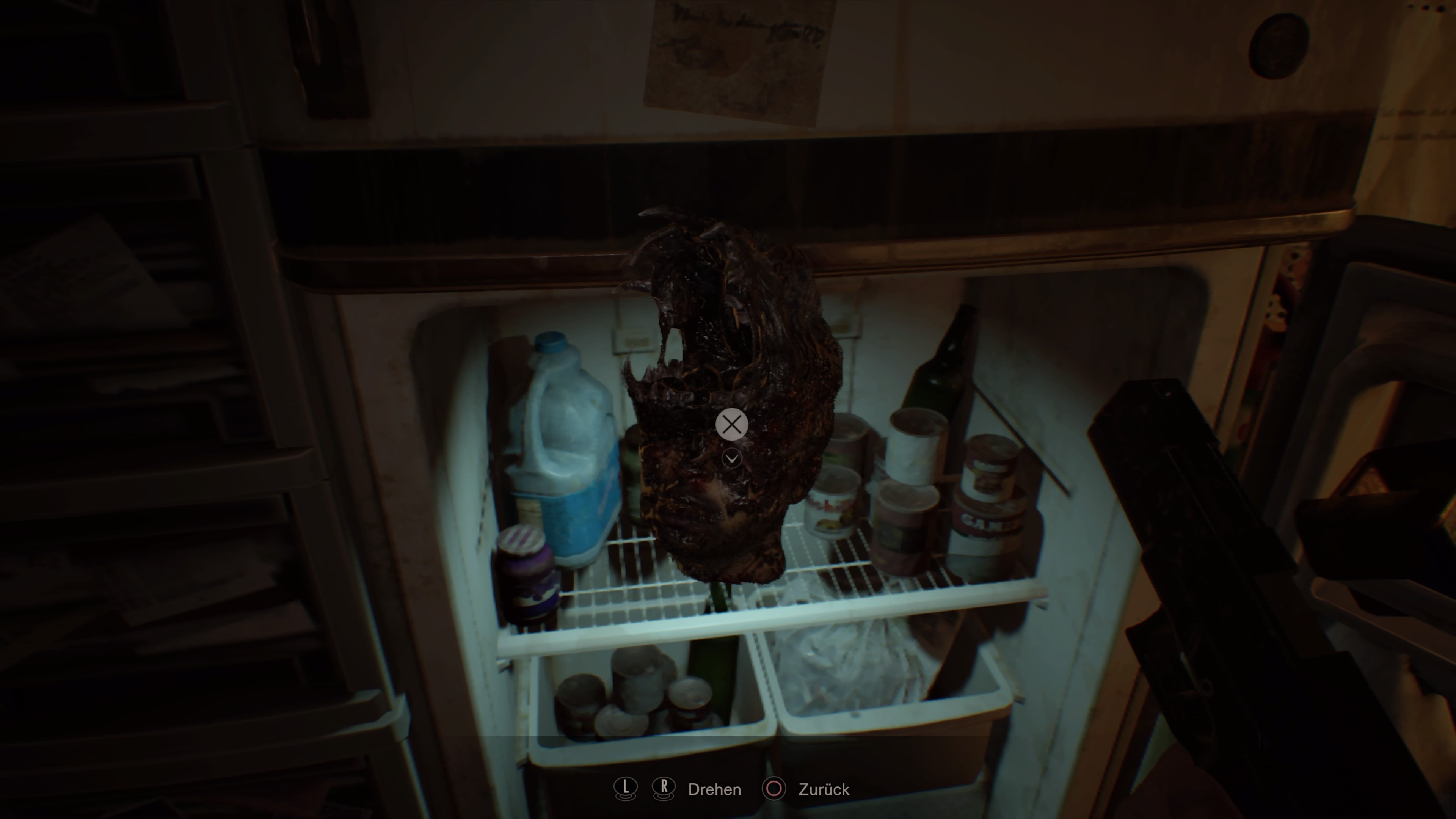This screenshot has width=1456, height=819.
Task: Toggle examination of the severed head
Action: [732, 425]
